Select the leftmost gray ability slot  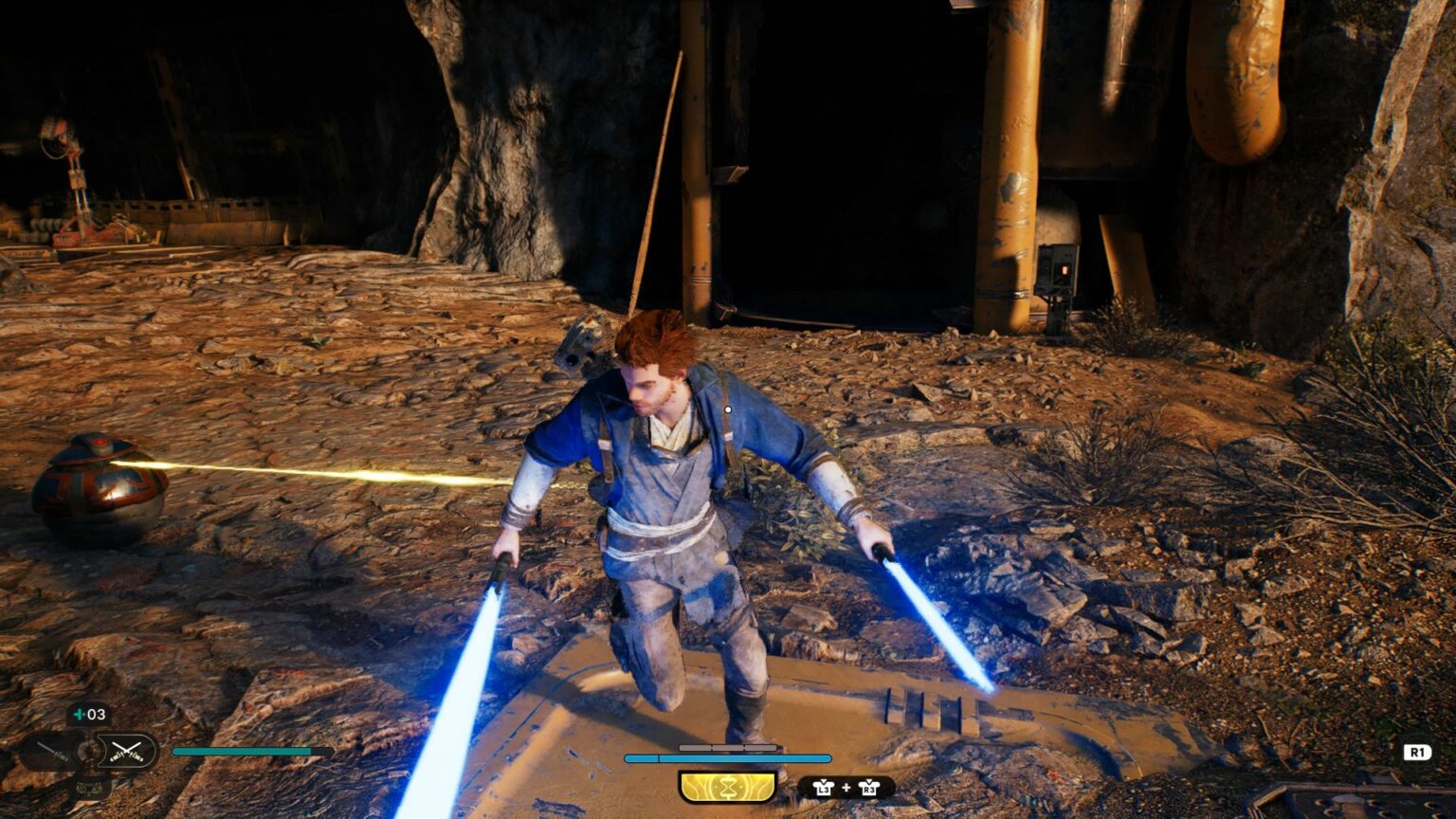695,747
